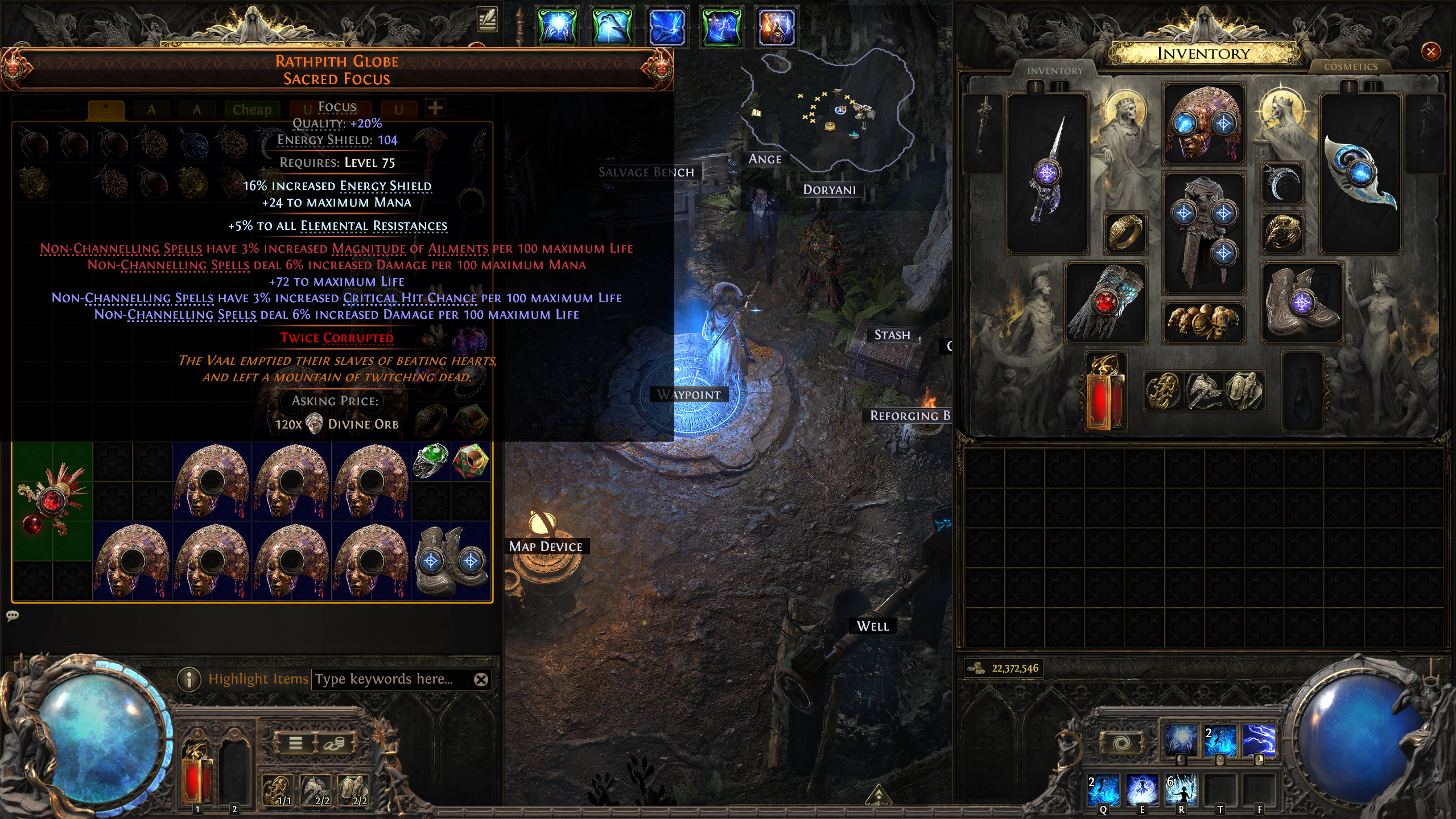Choose the equipped red-gem gloves
Viewport: 1456px width, 819px height.
click(x=1105, y=303)
